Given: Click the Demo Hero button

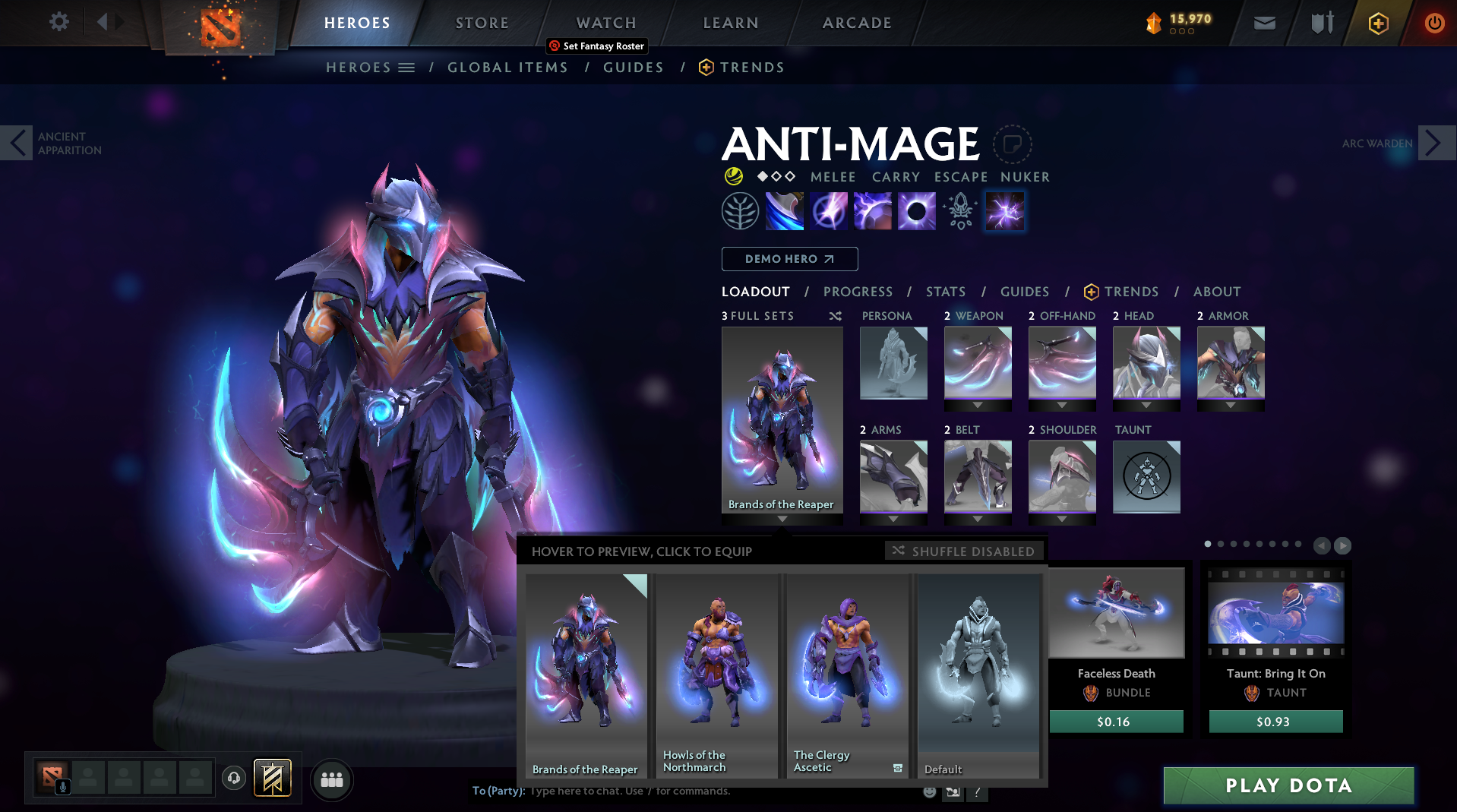Looking at the screenshot, I should [x=789, y=259].
